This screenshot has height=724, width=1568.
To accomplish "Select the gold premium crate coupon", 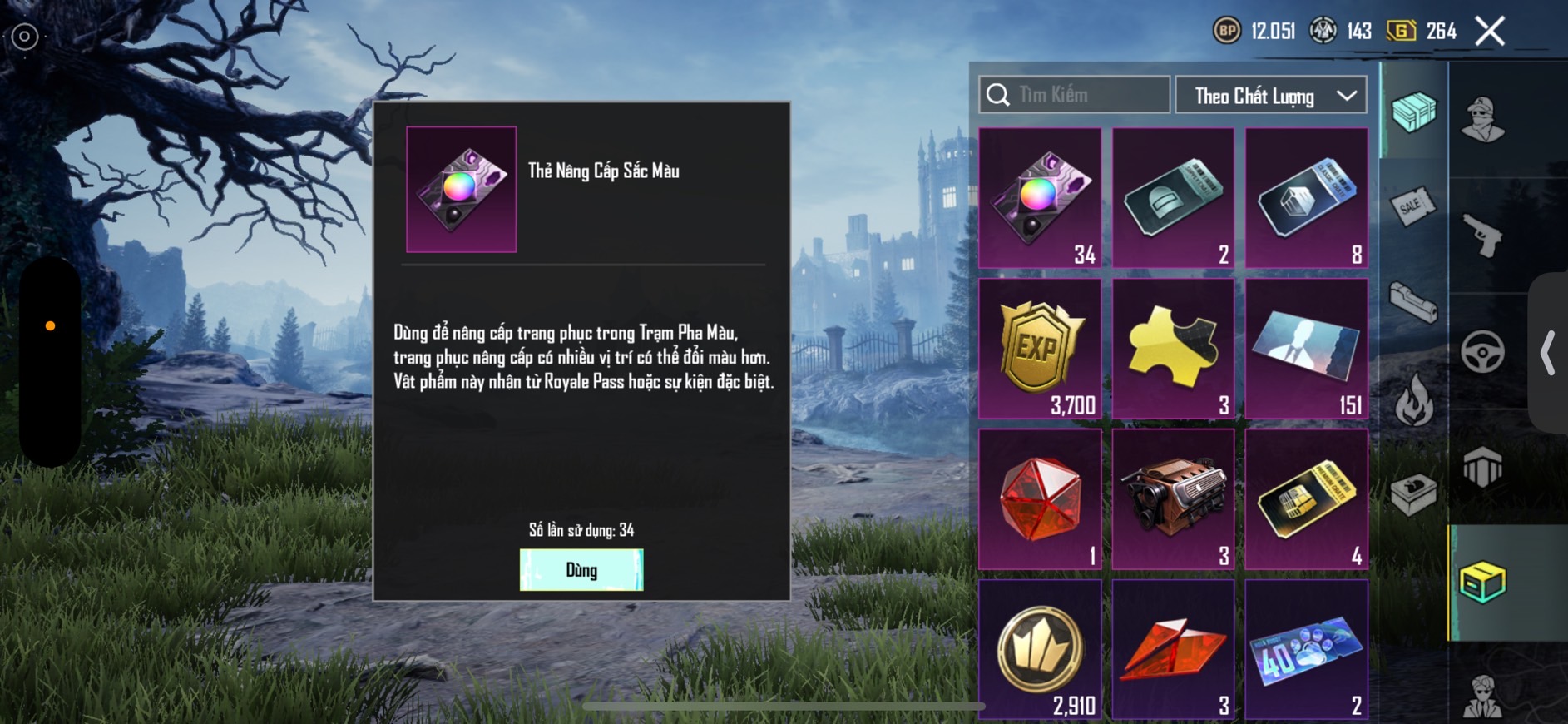I will 1306,499.
